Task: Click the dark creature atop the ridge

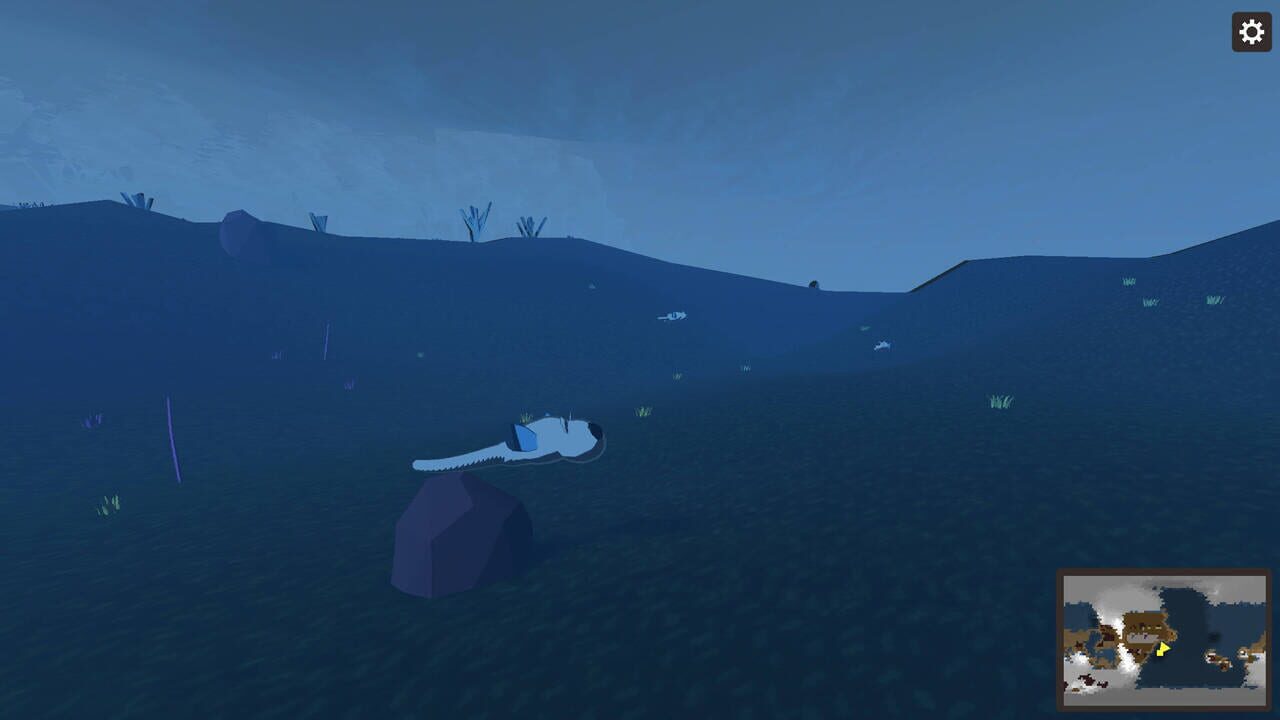Action: coord(814,282)
